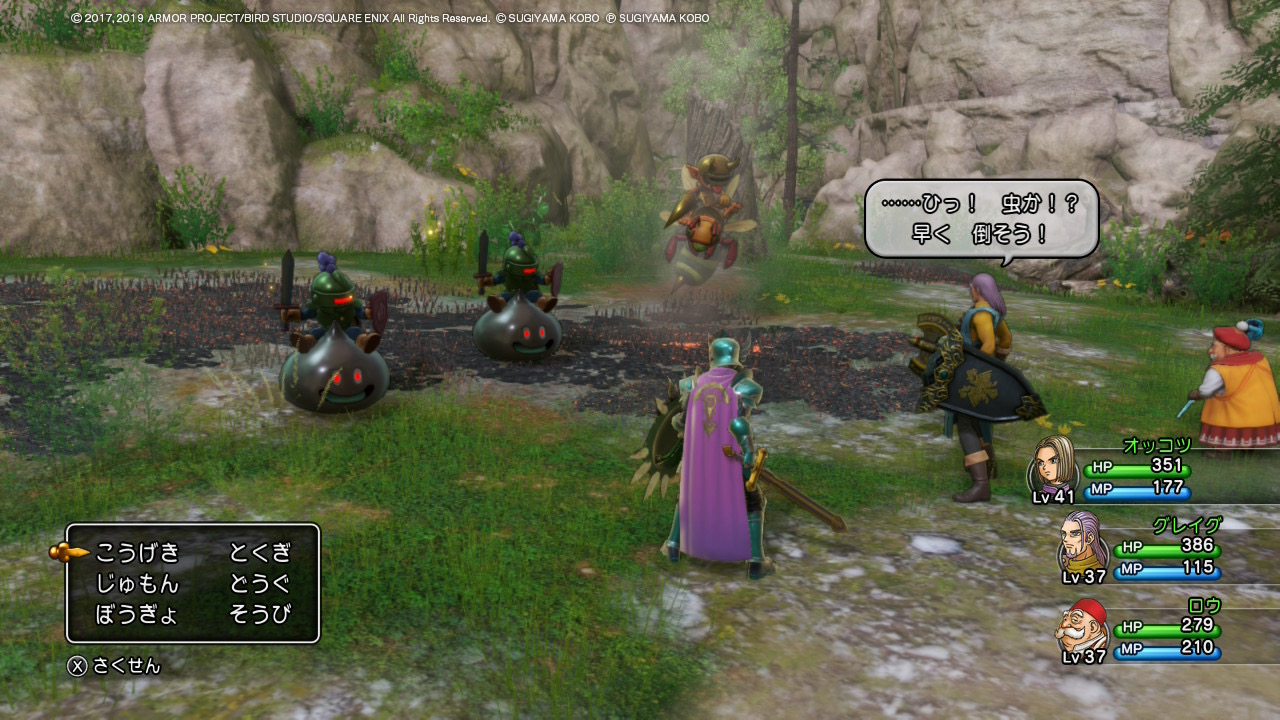Pick the ぼうぎょ (Defend) command
This screenshot has height=720, width=1280.
click(138, 615)
